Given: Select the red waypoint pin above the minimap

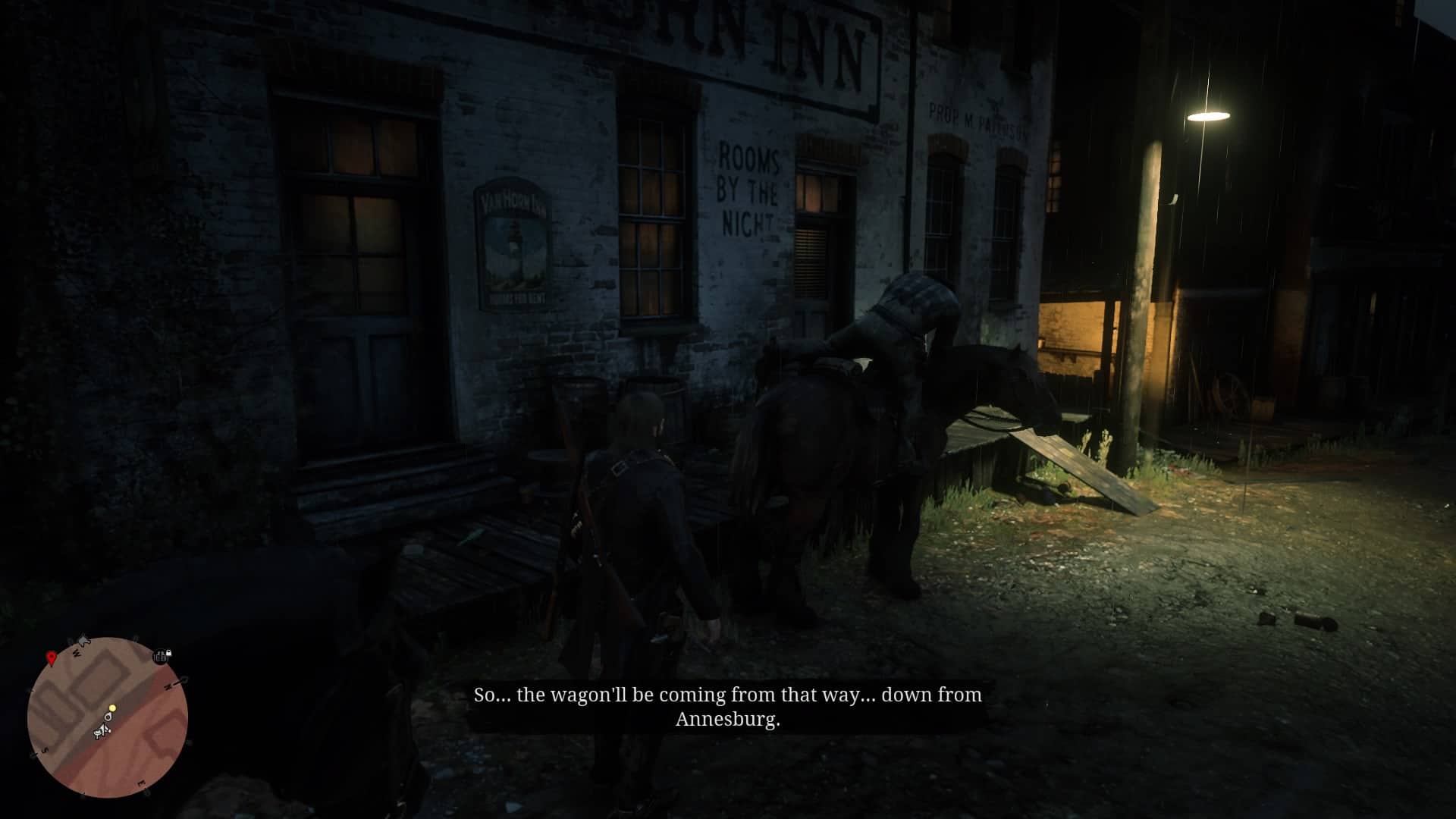Looking at the screenshot, I should click(x=52, y=658).
